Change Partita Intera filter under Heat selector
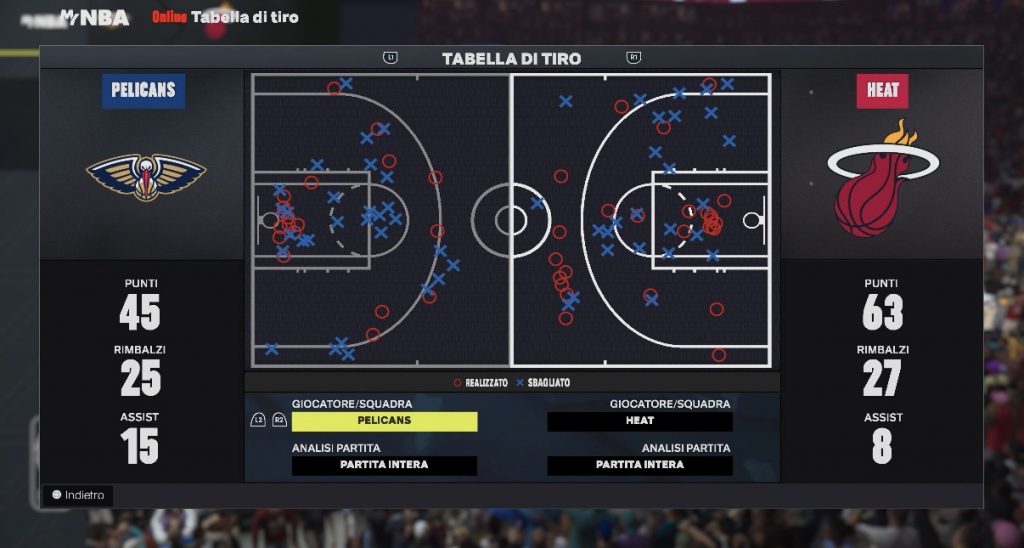Screen dimensions: 1024x548 pos(640,465)
